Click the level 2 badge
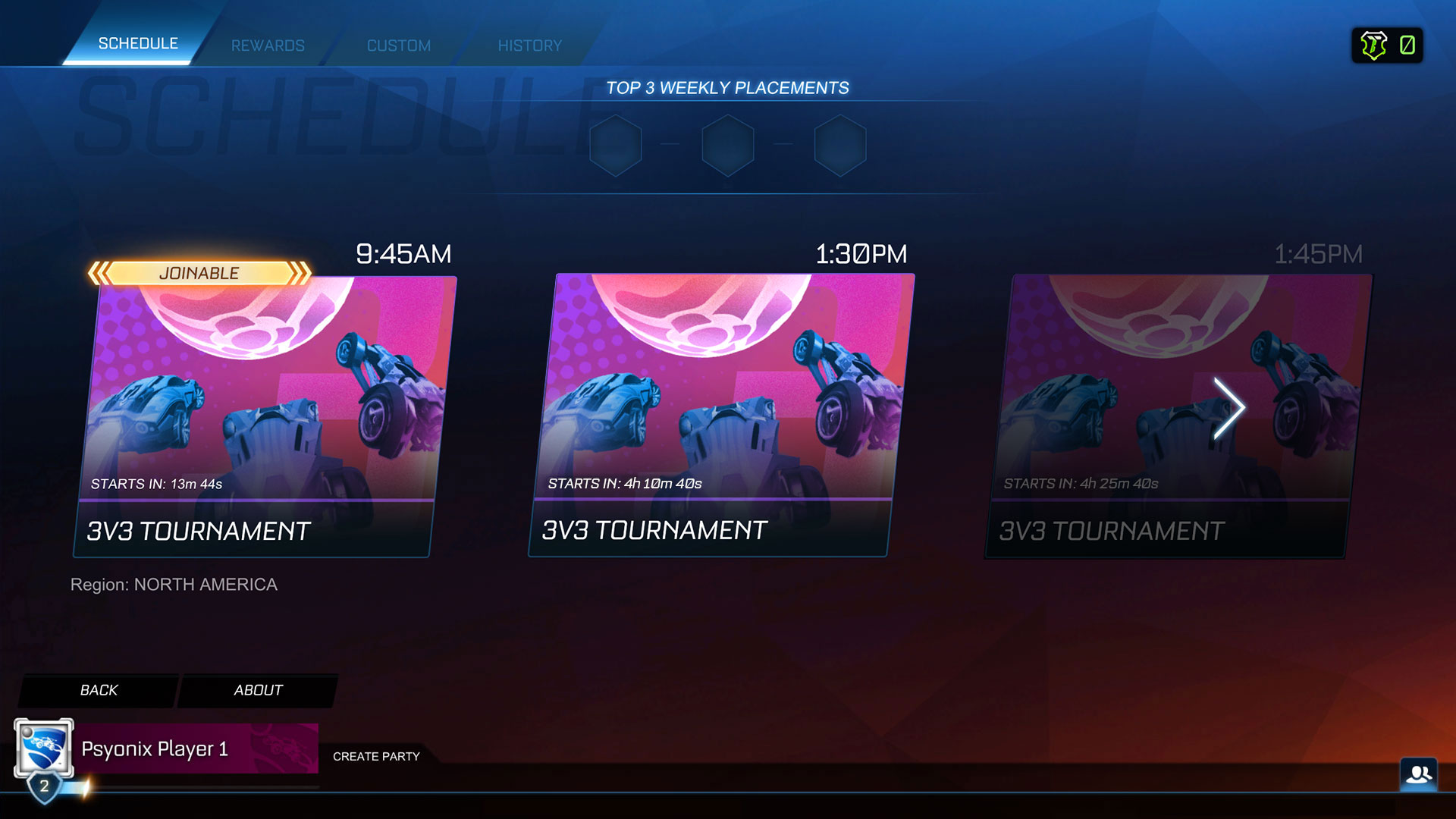 pos(44,787)
